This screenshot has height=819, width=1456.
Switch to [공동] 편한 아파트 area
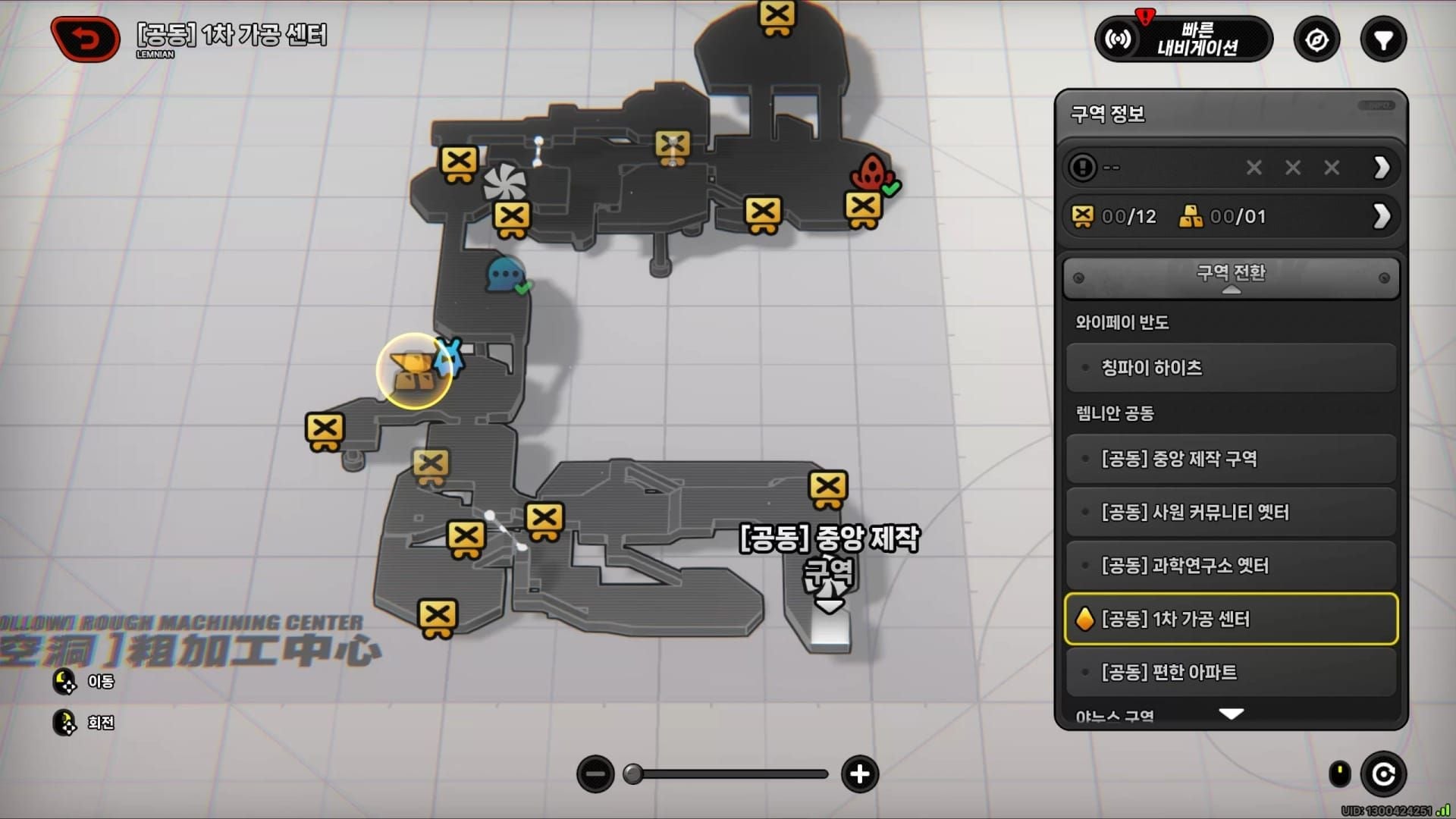click(1231, 672)
